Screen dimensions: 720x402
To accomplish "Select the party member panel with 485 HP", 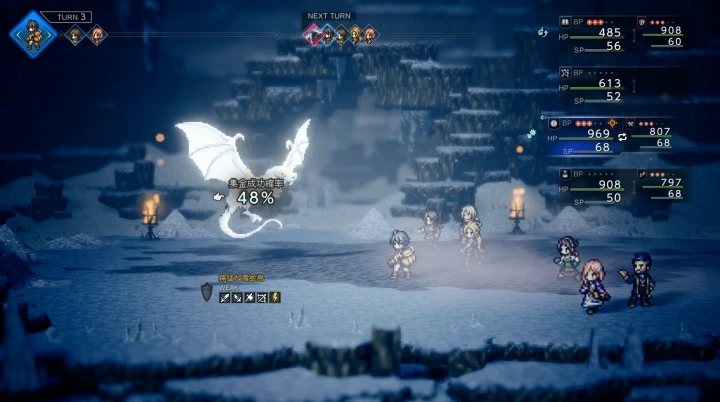I will point(596,35).
